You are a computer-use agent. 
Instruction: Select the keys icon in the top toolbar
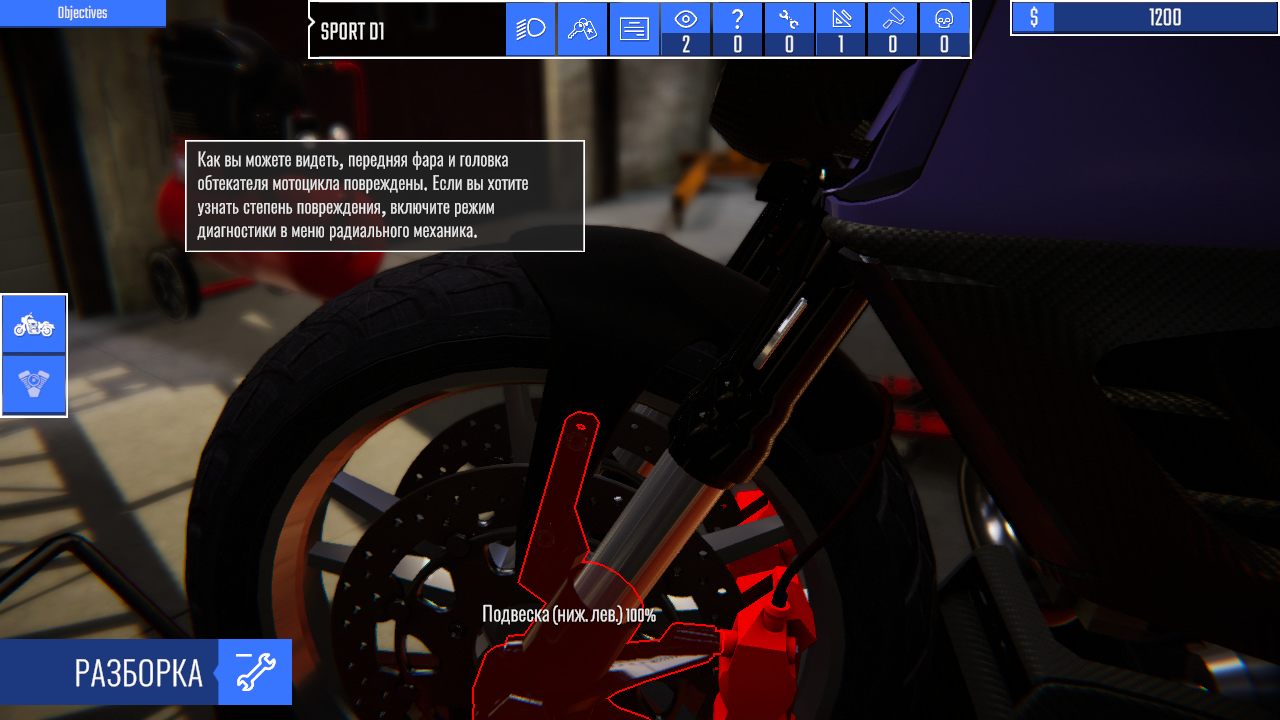[582, 29]
